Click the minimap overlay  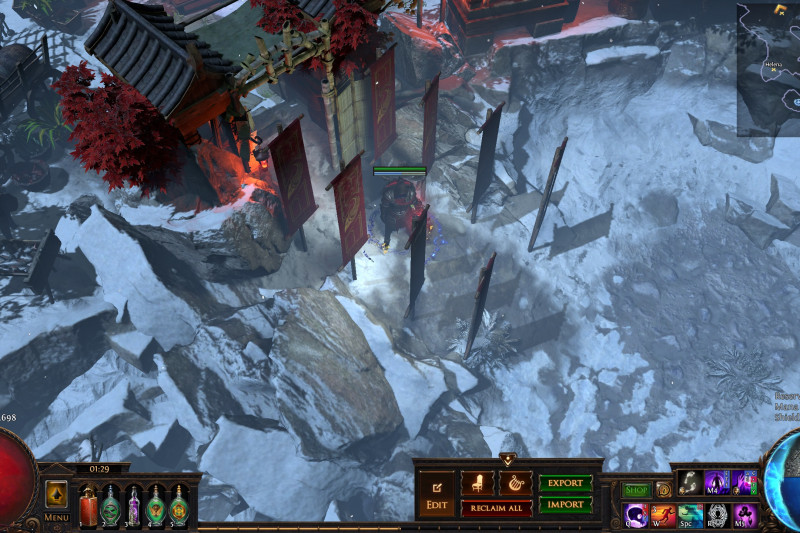(x=768, y=68)
